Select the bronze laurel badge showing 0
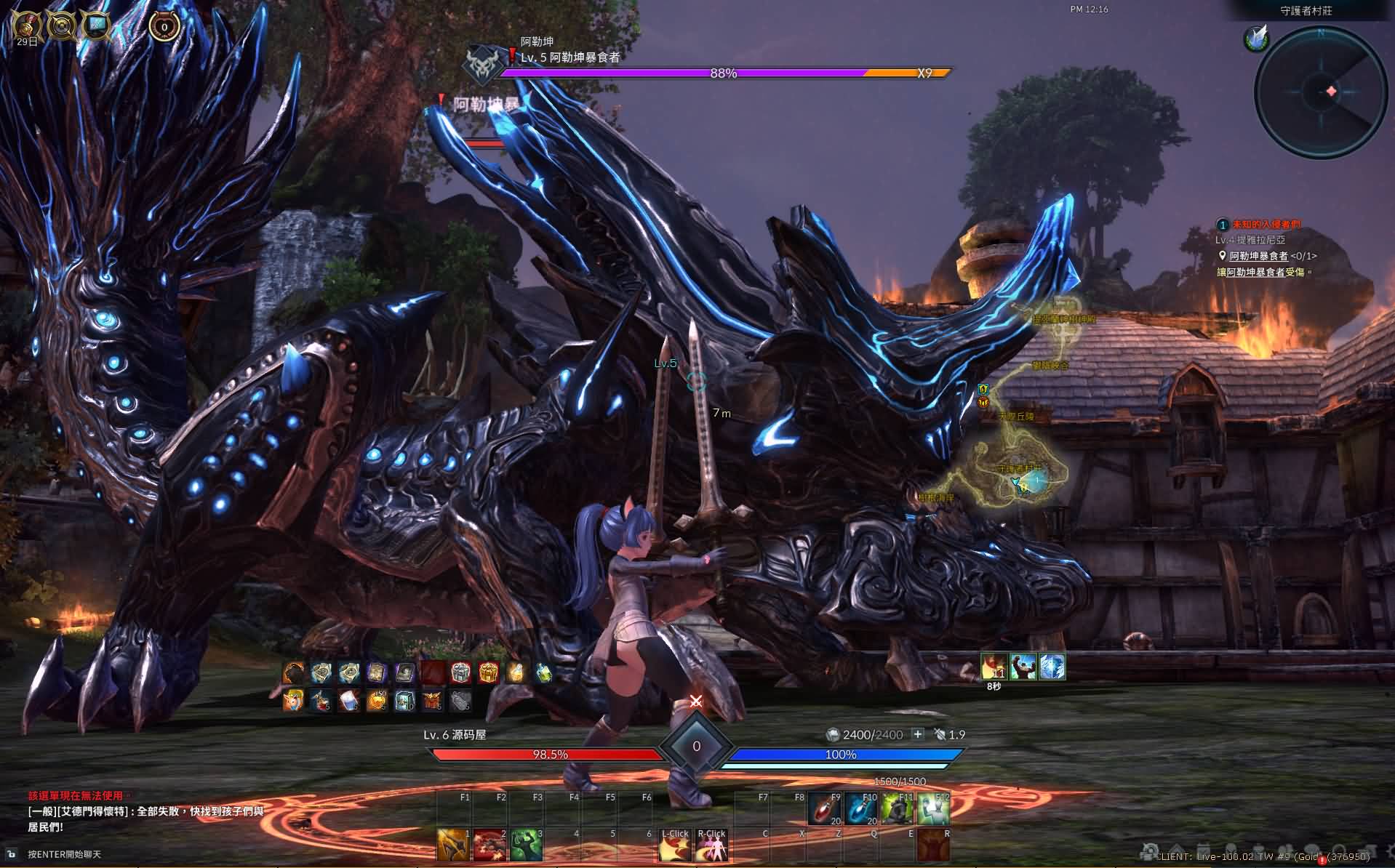 [x=164, y=27]
